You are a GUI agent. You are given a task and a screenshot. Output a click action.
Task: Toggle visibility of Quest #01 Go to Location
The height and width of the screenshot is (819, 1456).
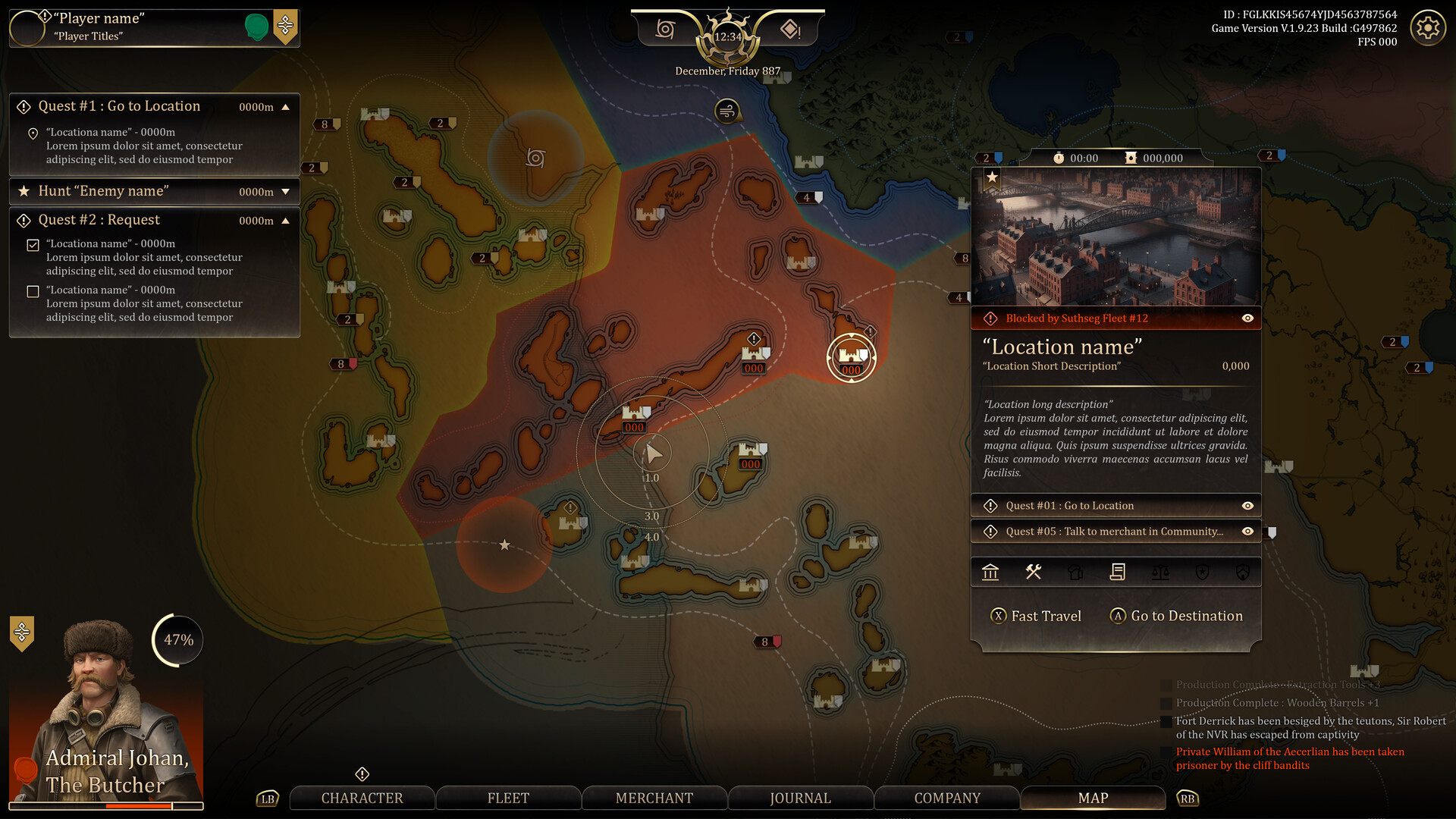tap(1247, 506)
